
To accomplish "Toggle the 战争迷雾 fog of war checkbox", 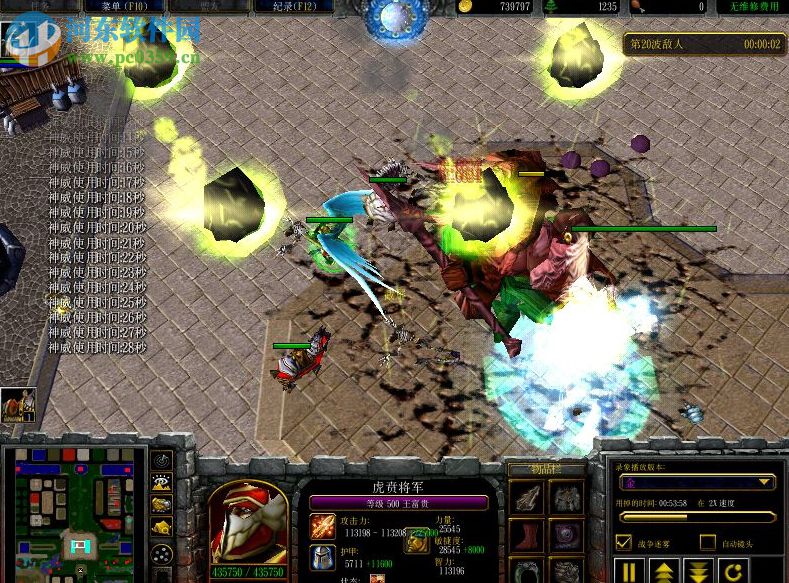I will pos(625,543).
